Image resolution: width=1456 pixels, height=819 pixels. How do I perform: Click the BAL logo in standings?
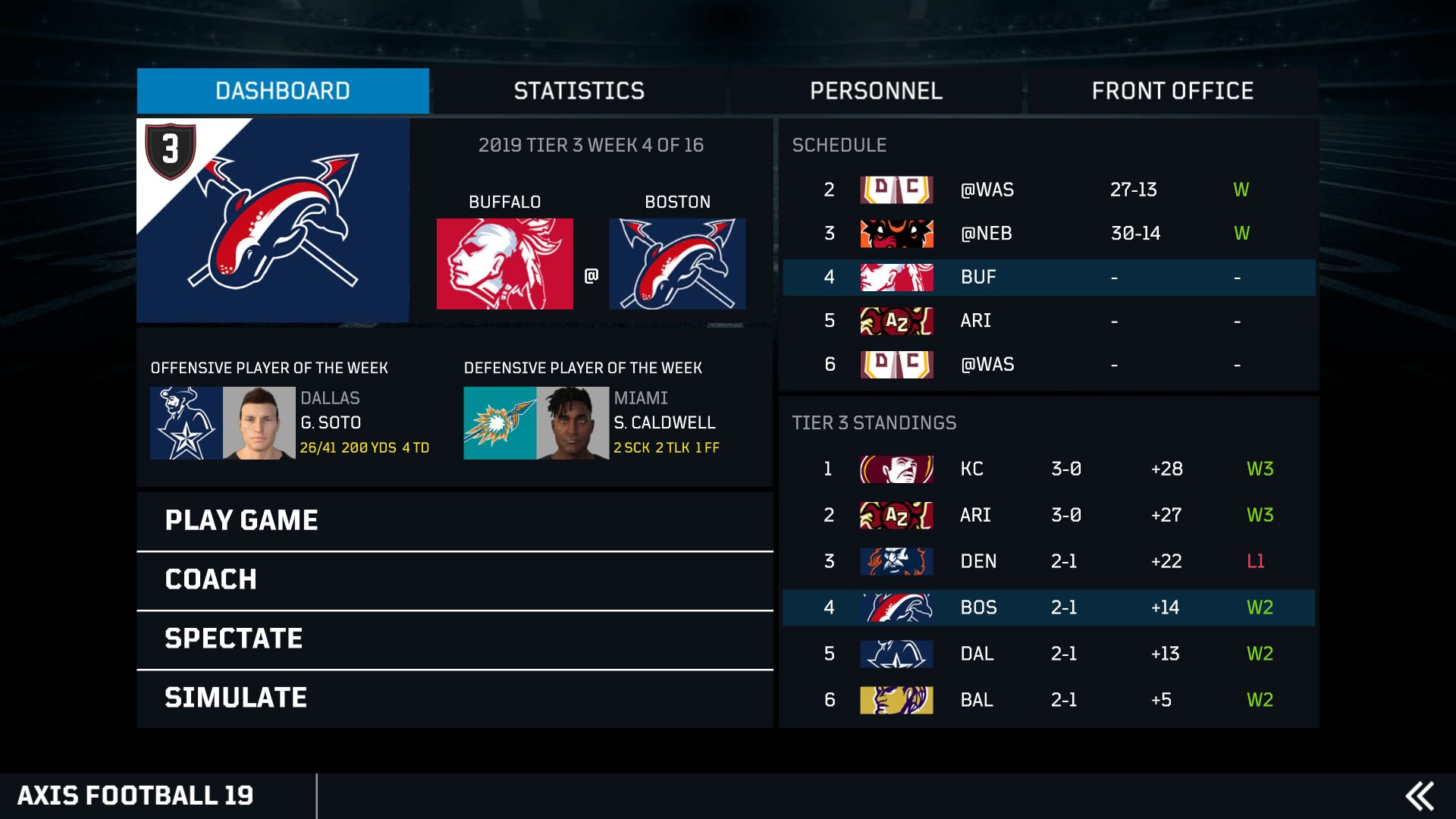click(x=896, y=699)
